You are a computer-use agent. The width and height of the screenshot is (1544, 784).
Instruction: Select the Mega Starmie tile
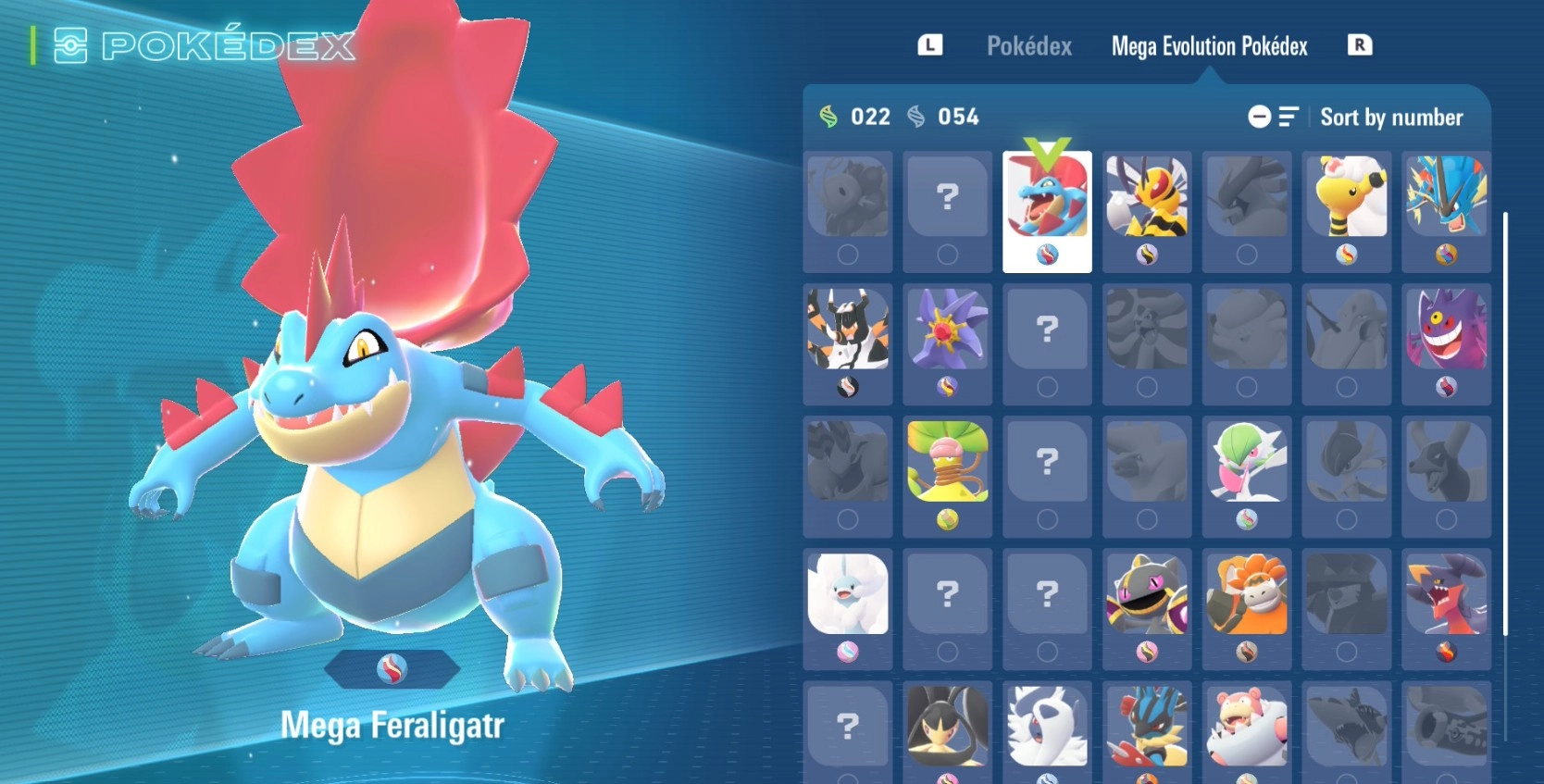(x=947, y=343)
